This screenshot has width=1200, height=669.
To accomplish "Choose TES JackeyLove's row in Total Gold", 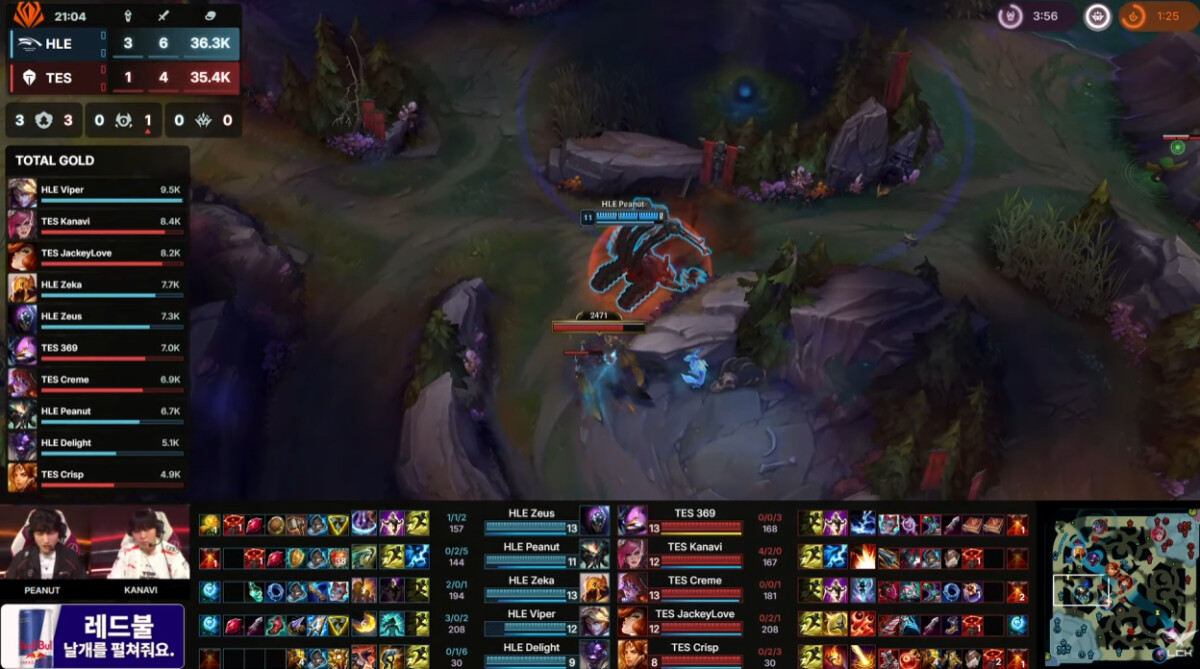I will pos(97,254).
